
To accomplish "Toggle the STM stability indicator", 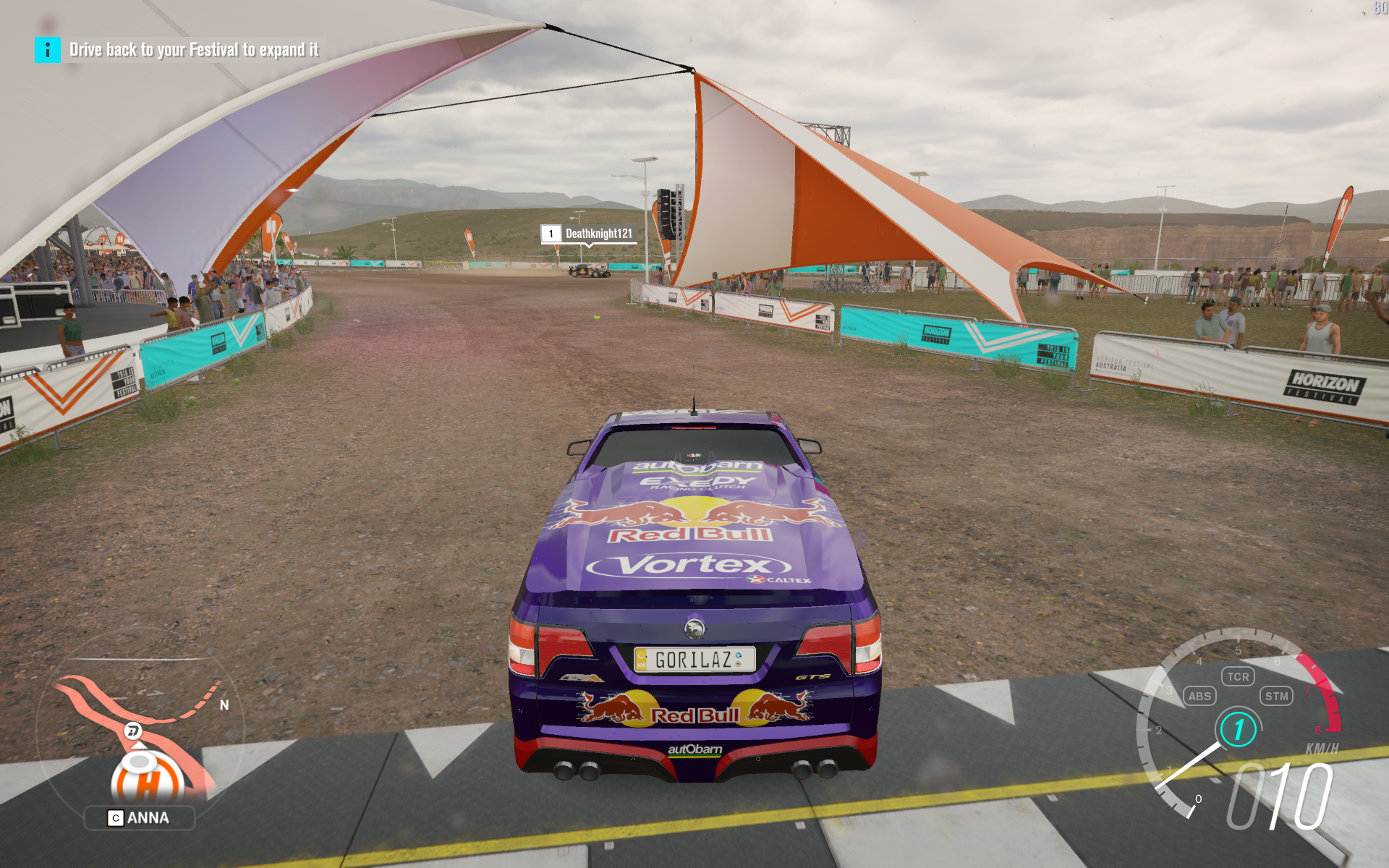I will coord(1276,696).
